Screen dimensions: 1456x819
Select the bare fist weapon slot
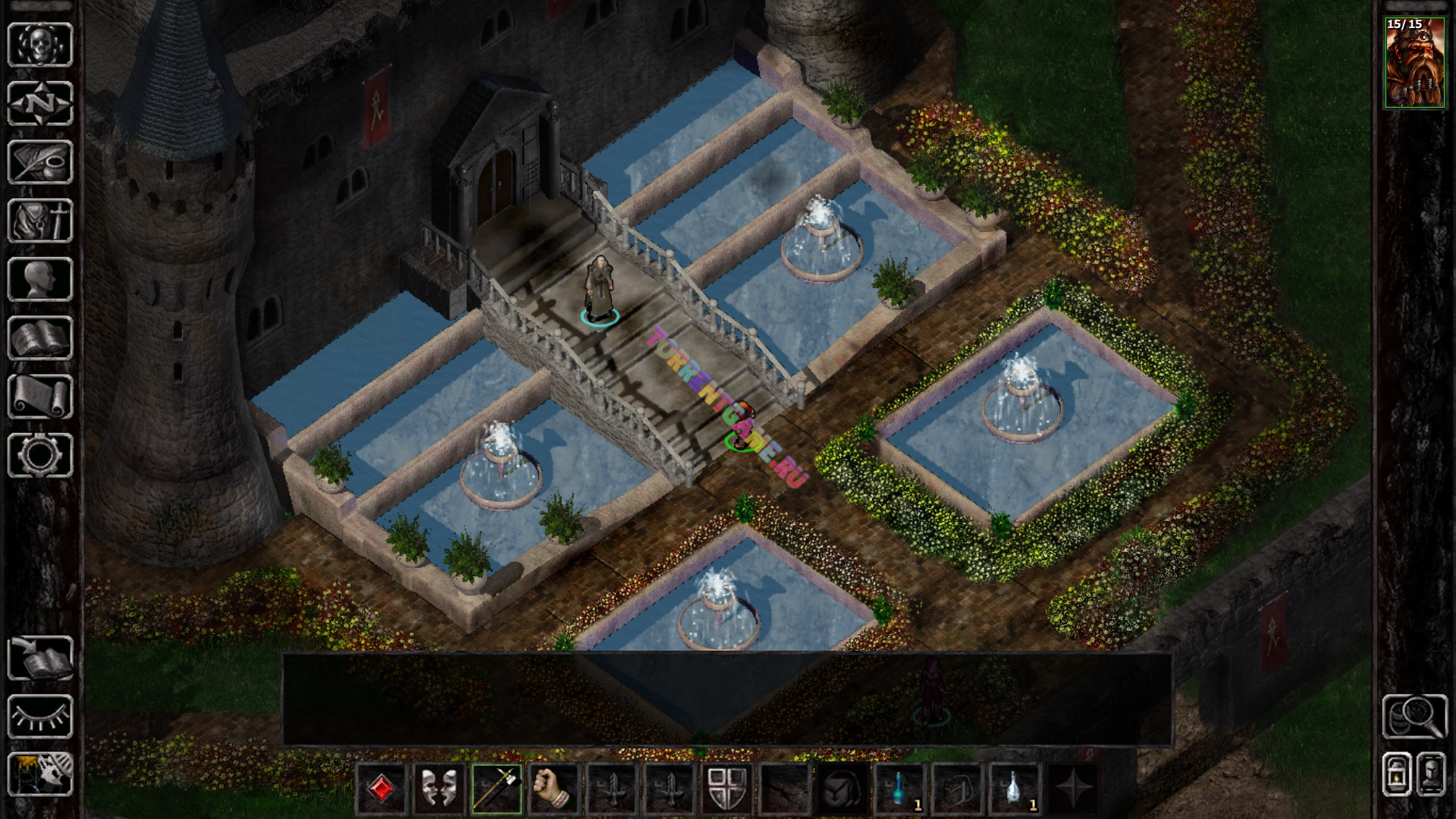pyautogui.click(x=554, y=789)
